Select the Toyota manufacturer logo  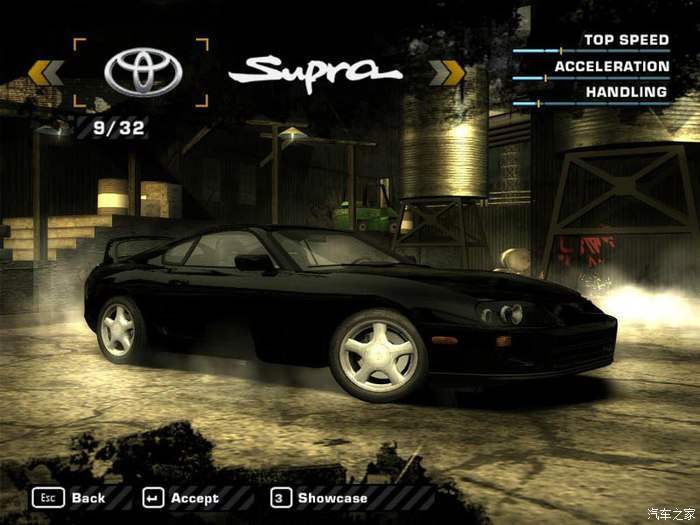[143, 72]
